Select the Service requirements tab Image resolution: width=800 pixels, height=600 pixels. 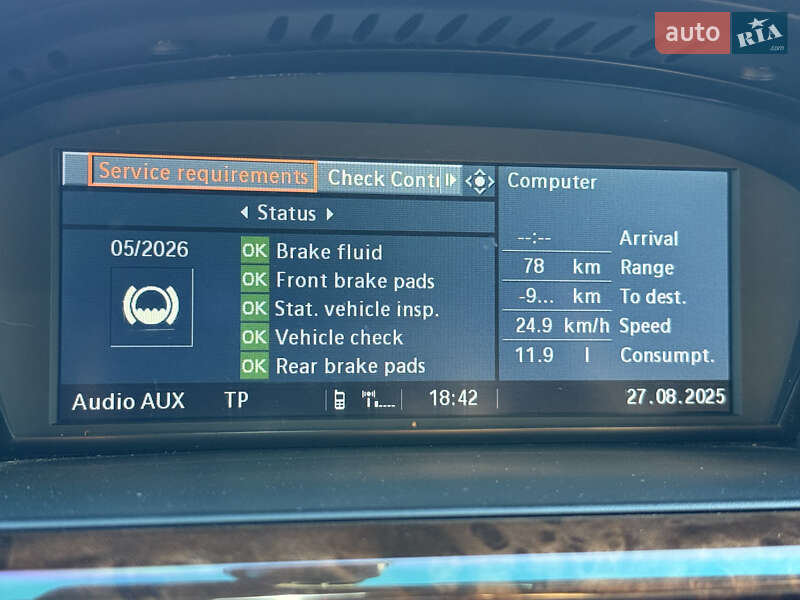pos(203,175)
